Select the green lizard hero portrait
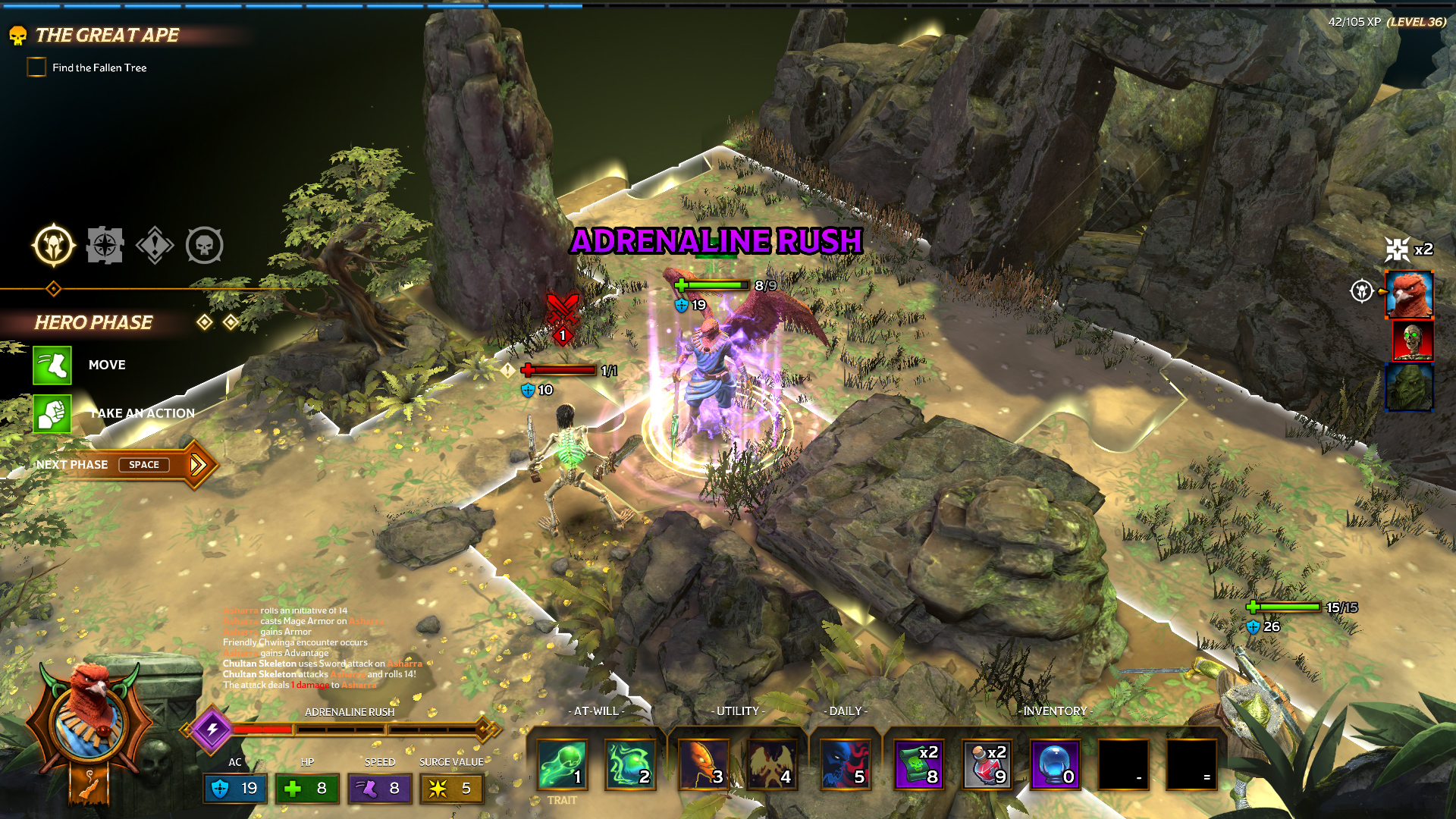Viewport: 1456px width, 819px height. coord(1409,388)
